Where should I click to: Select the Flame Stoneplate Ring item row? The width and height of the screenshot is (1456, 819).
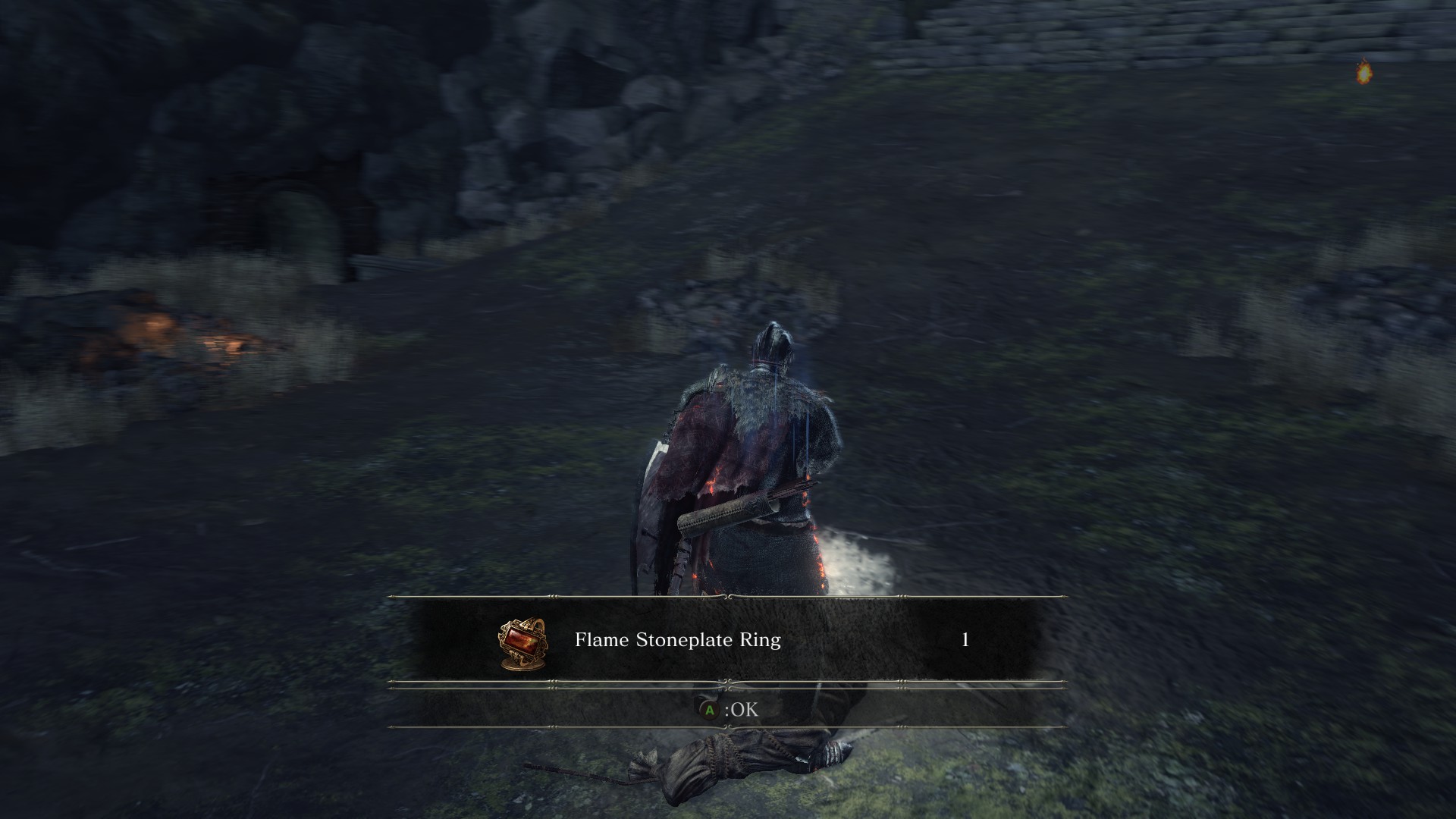726,640
